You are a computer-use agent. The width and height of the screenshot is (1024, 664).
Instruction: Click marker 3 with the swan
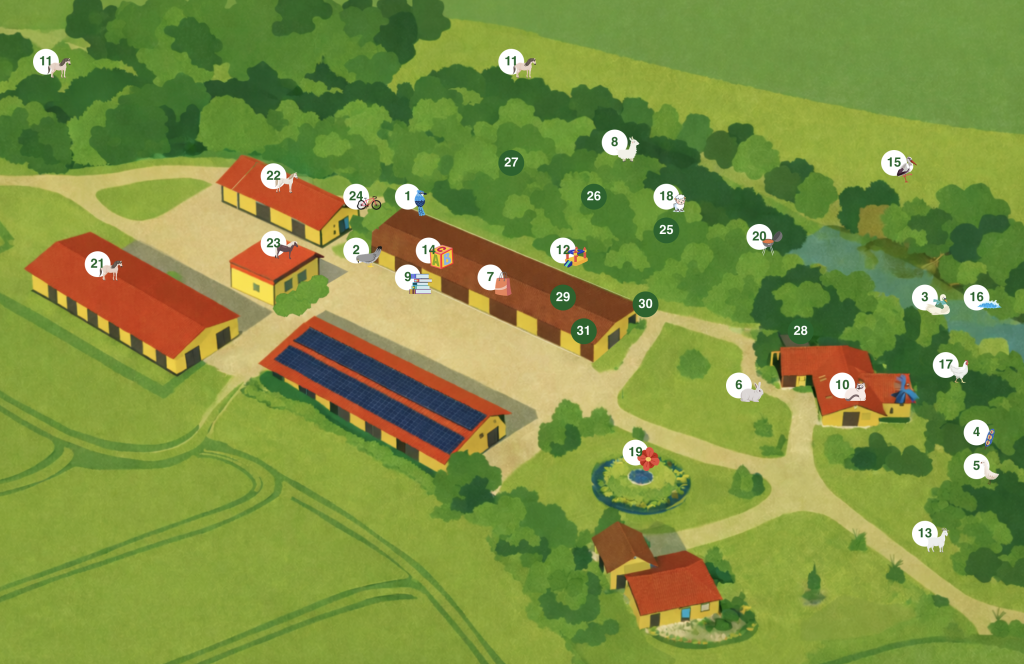(x=927, y=298)
